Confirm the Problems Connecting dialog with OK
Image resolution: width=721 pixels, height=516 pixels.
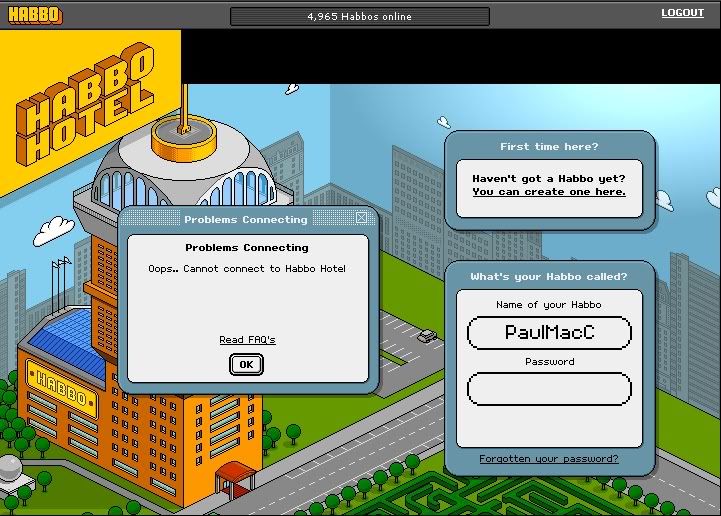[246, 364]
